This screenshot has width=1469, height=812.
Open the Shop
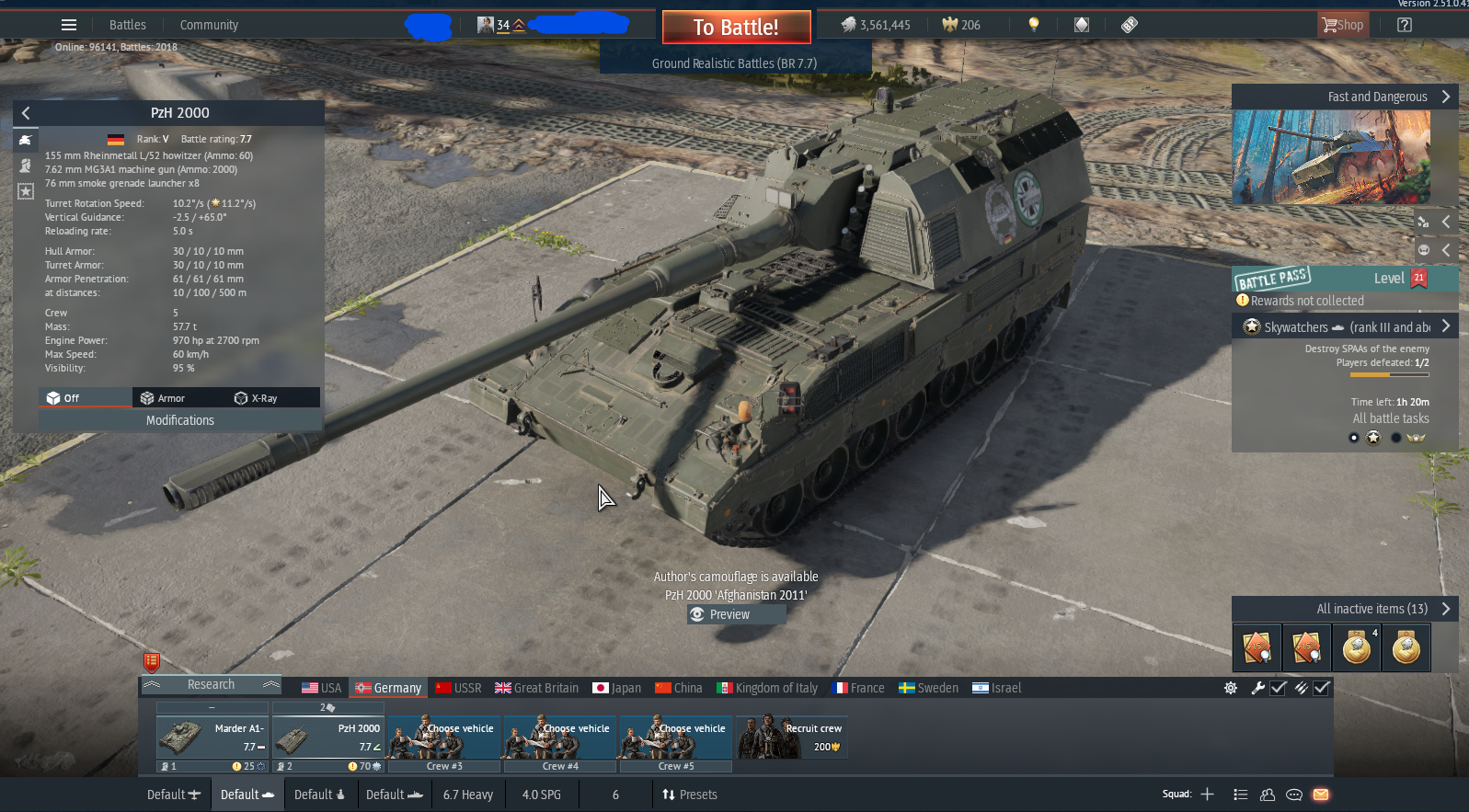[1343, 26]
